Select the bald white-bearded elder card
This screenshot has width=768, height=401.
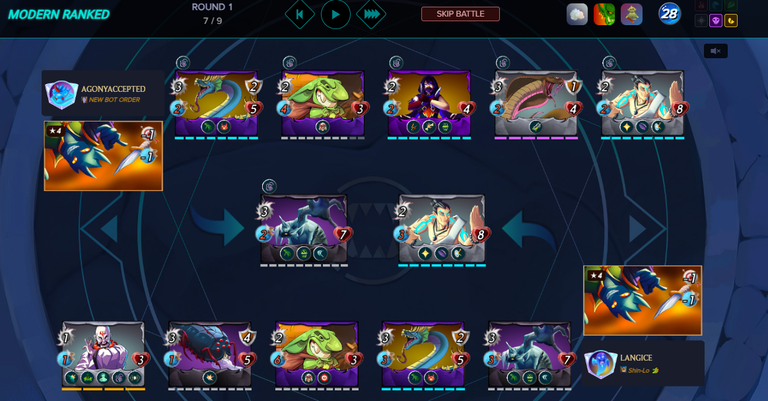pos(103,354)
